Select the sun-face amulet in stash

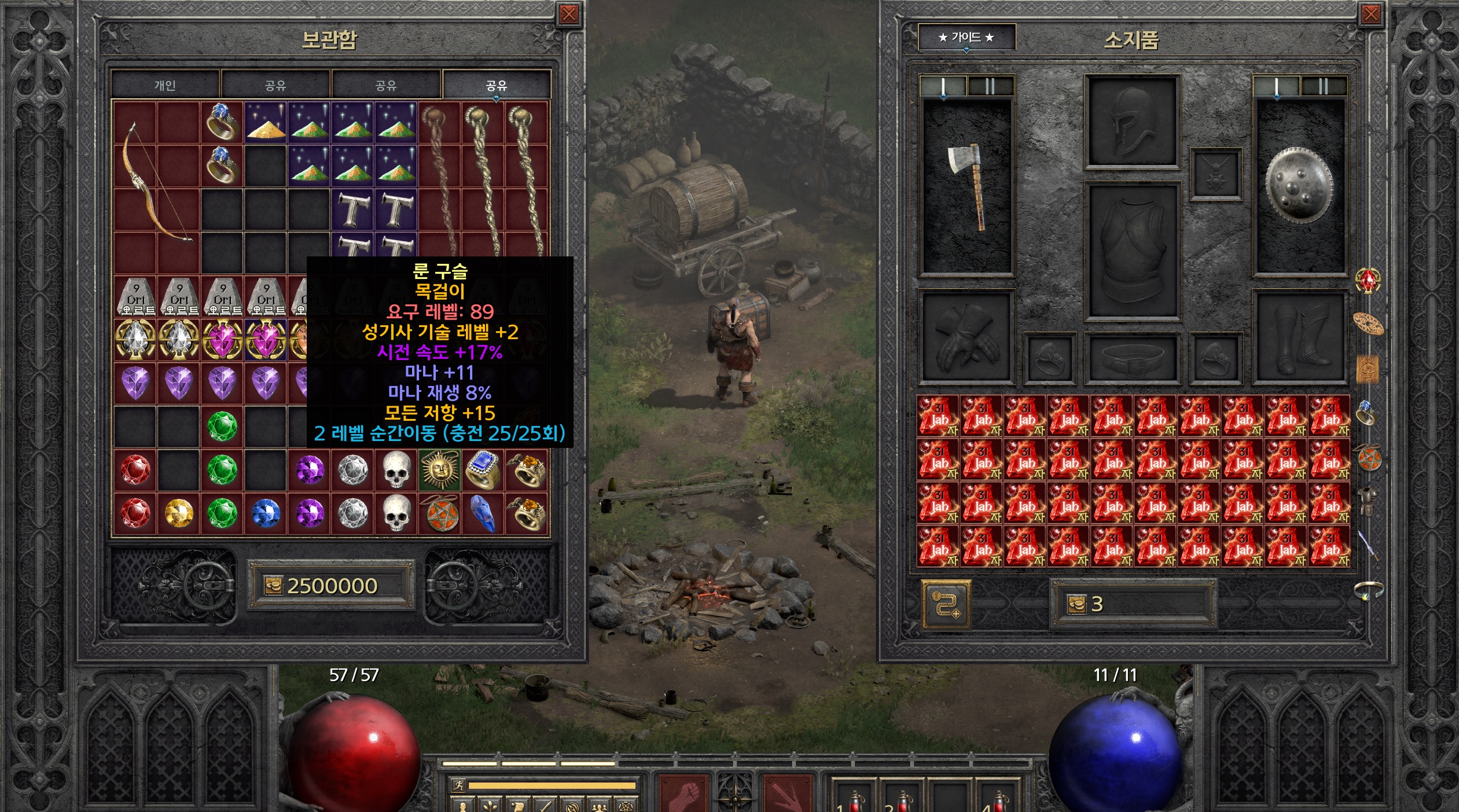[440, 469]
